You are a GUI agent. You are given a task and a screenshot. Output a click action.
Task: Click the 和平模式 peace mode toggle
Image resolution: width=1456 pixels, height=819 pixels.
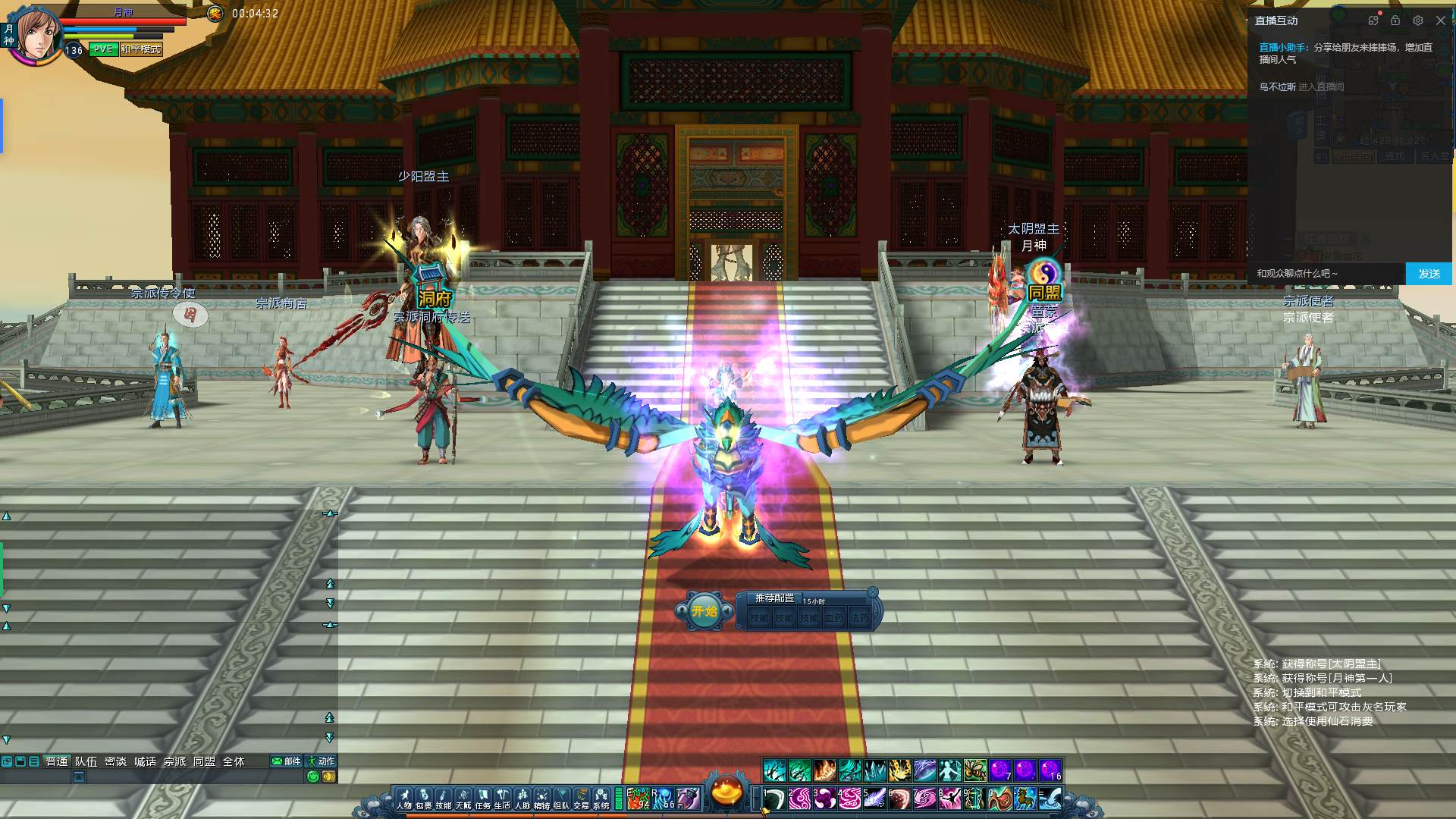[141, 49]
